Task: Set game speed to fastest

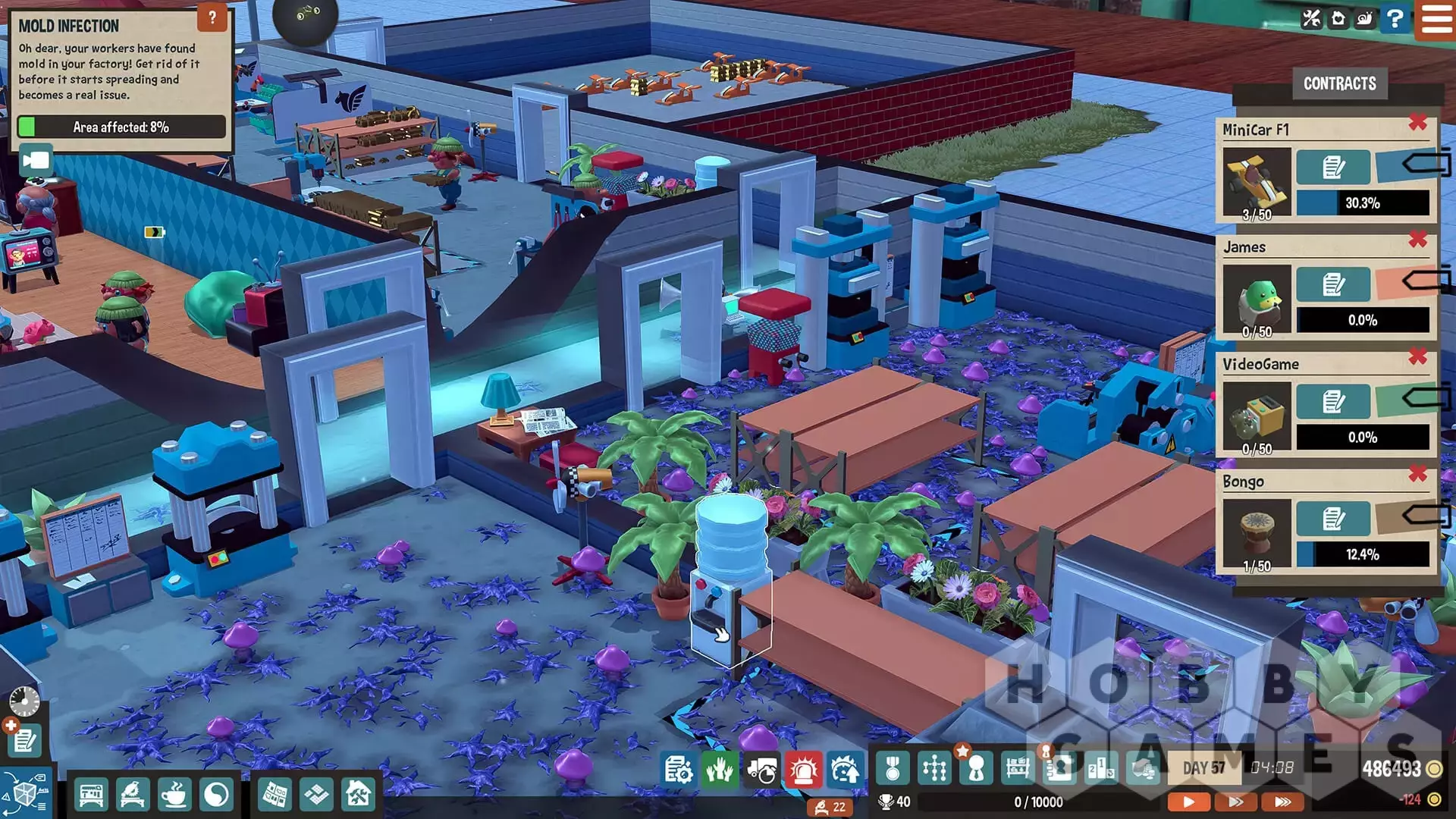Action: (1282, 802)
